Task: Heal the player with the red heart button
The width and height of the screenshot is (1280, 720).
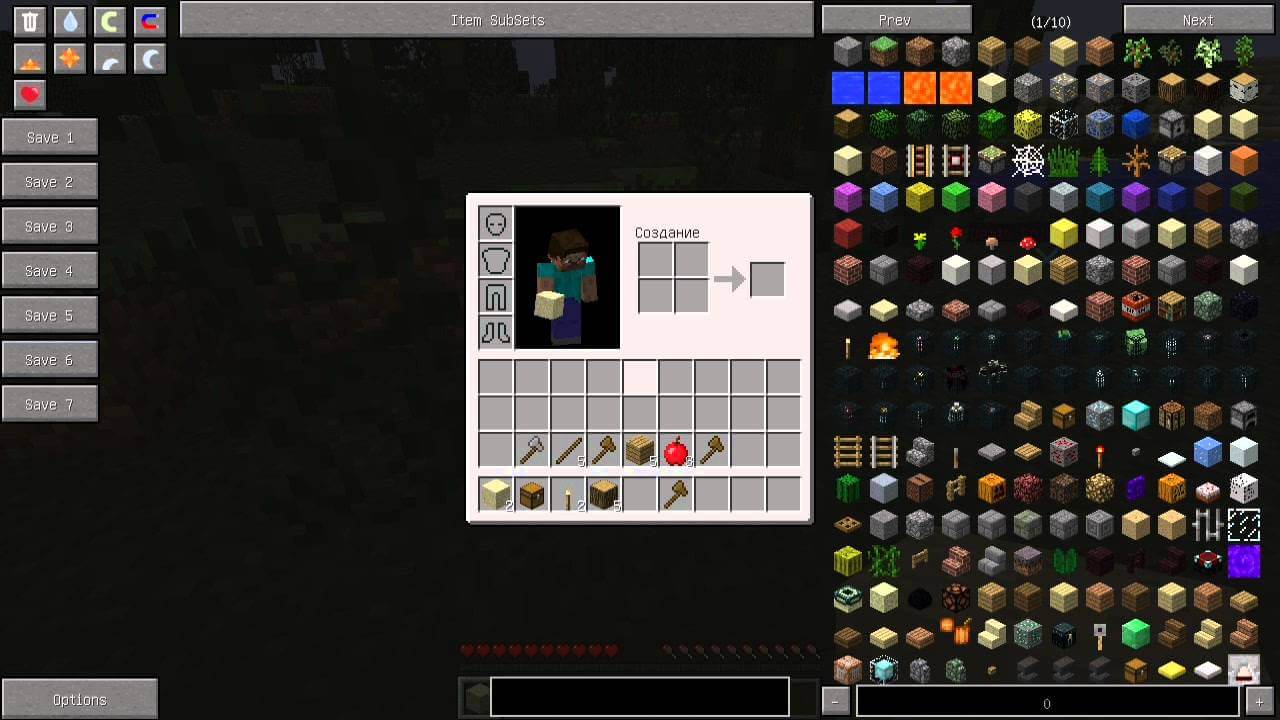Action: pyautogui.click(x=30, y=94)
